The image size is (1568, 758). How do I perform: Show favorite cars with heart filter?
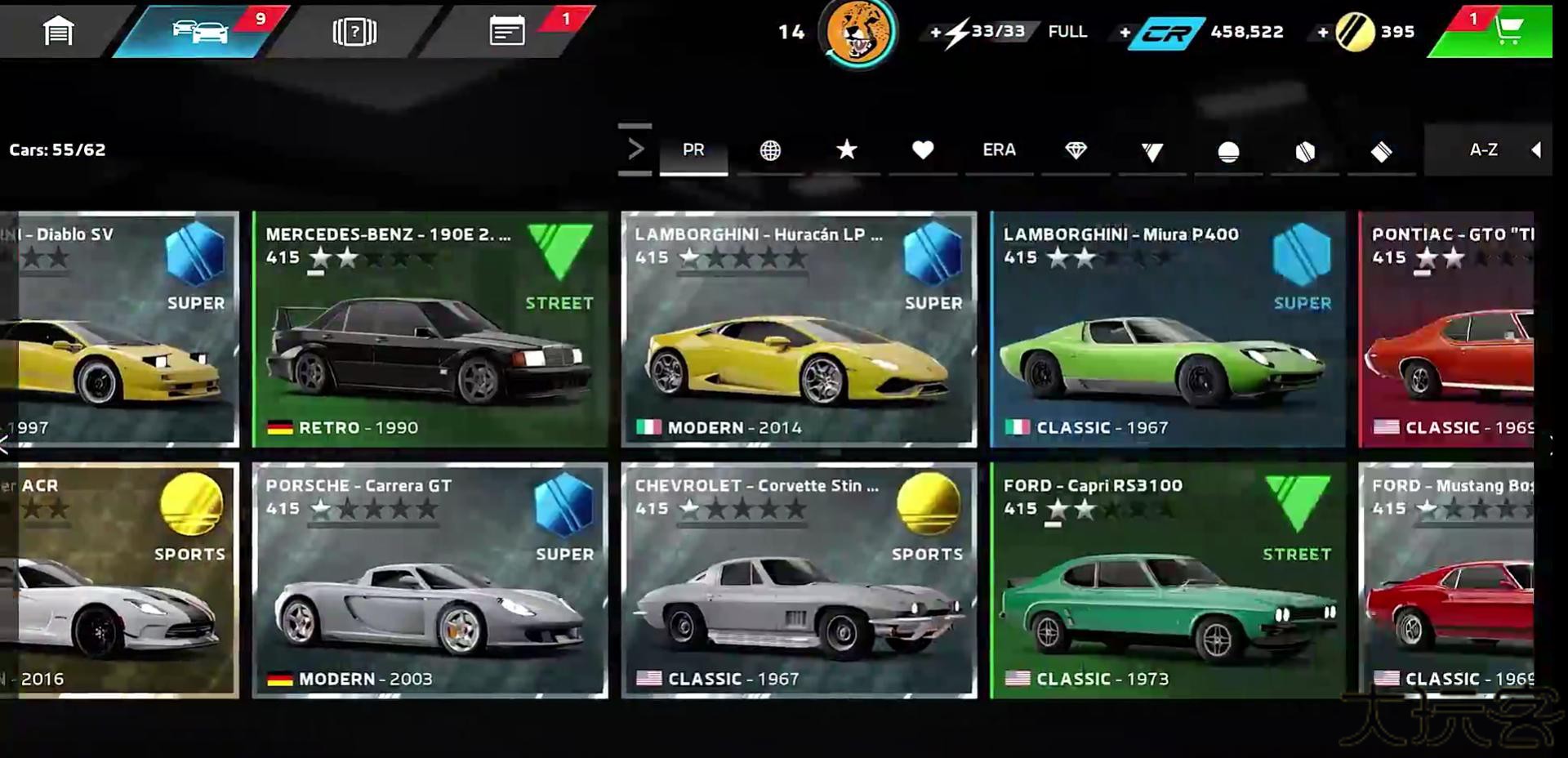(923, 150)
